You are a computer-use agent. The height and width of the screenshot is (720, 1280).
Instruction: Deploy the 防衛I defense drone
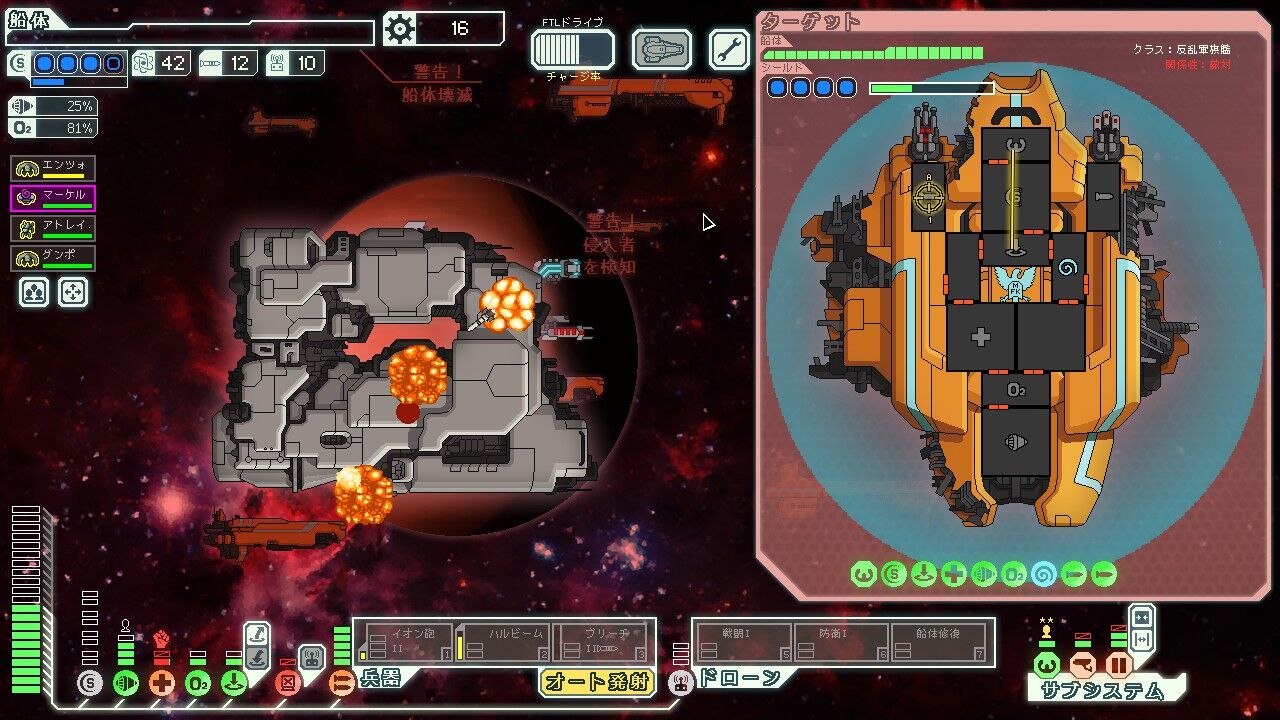point(841,642)
